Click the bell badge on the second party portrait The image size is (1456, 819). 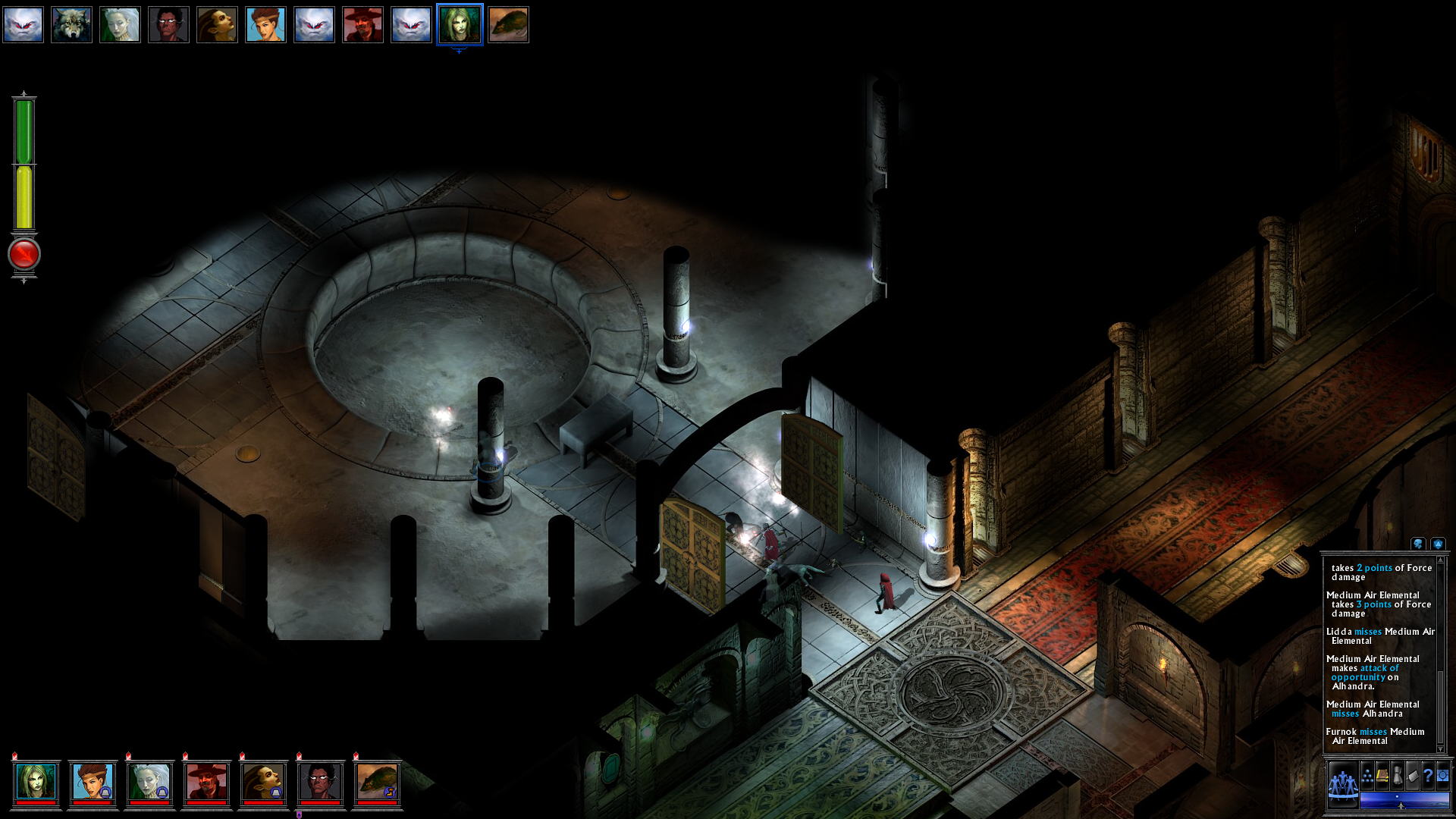[105, 792]
